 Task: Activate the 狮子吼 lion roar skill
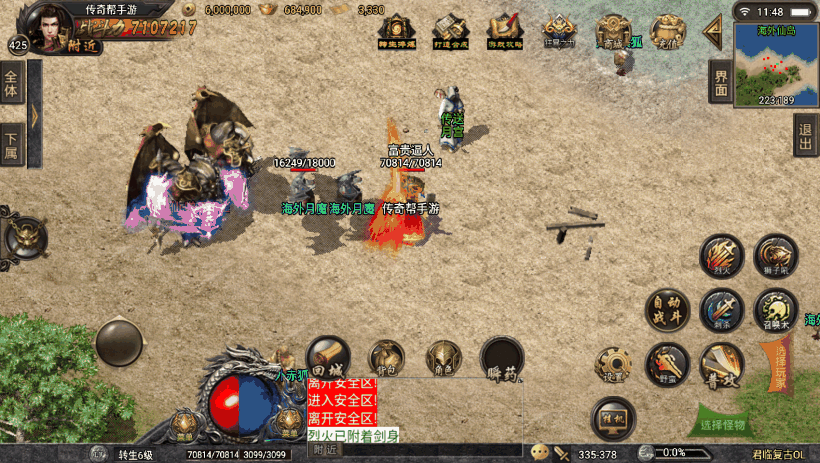point(775,257)
